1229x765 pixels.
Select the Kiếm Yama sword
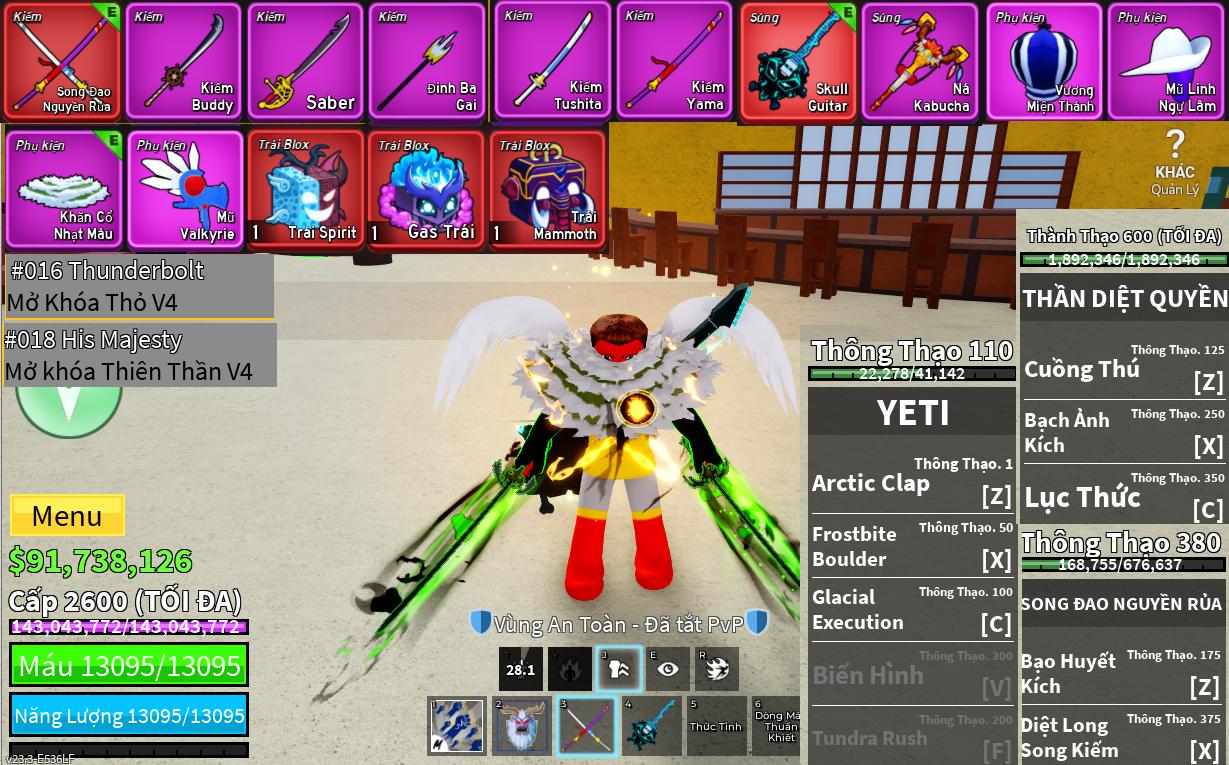(675, 62)
